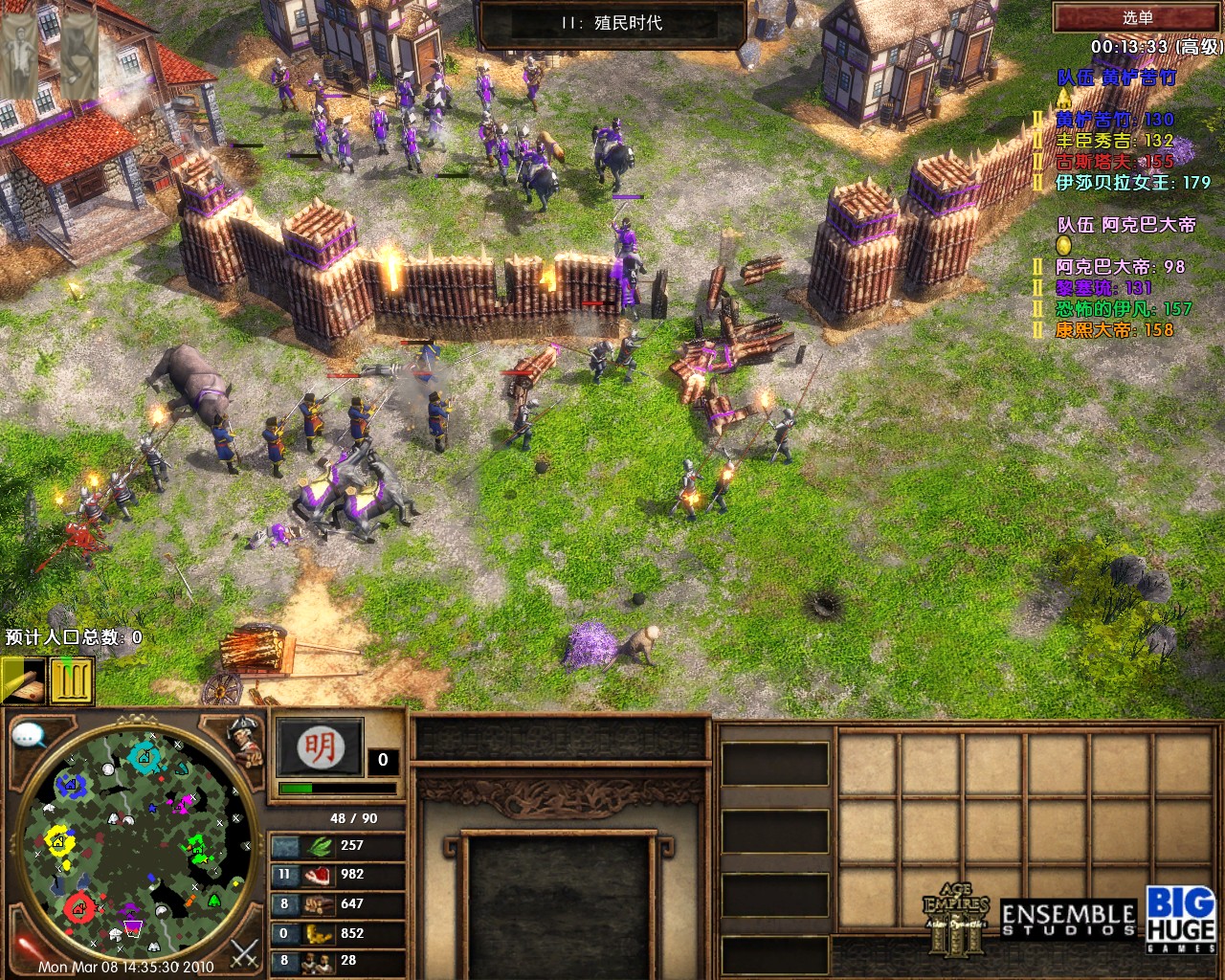
Task: Open the 选单 menu button
Action: 1137,17
